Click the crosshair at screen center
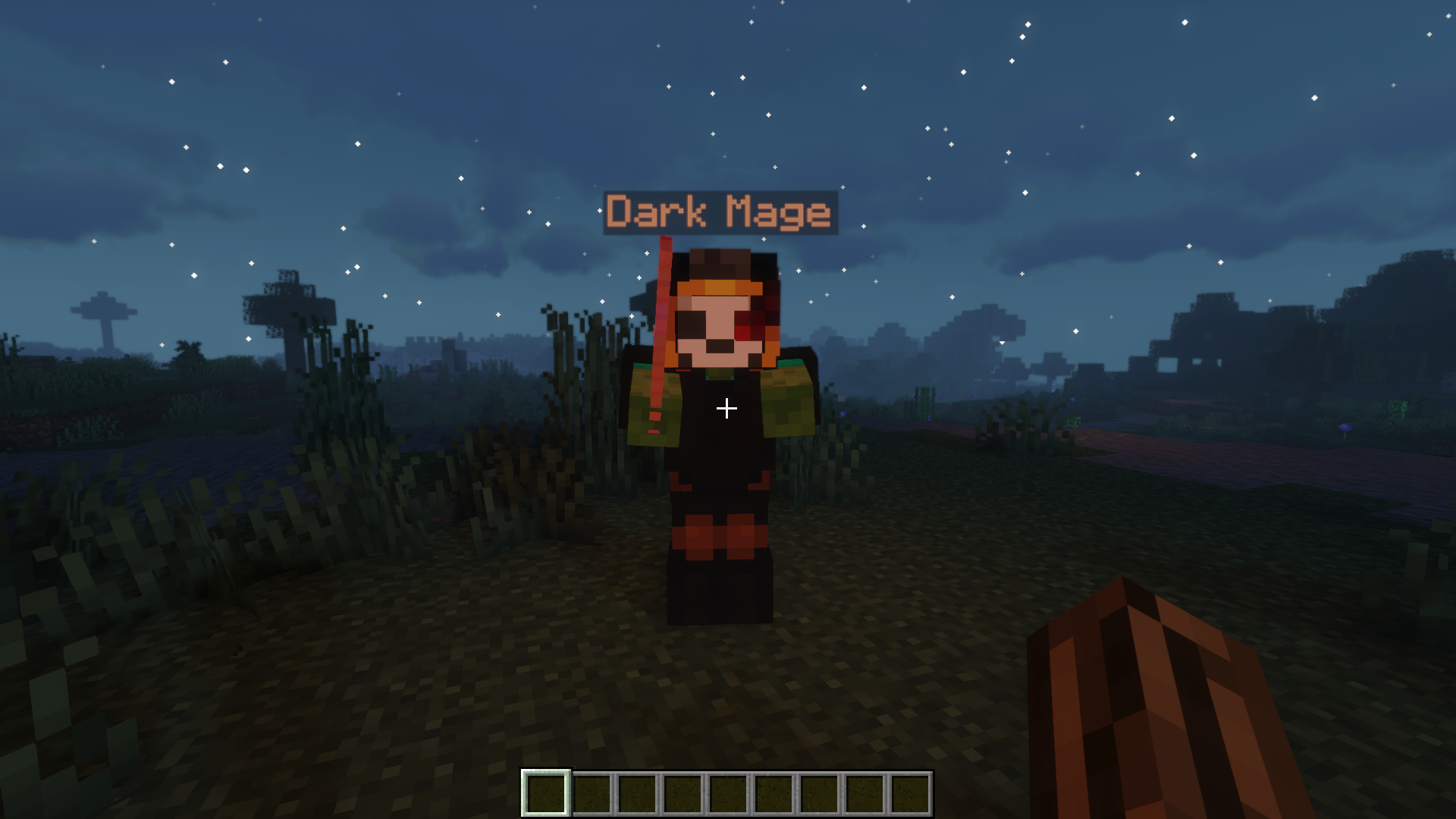 click(728, 408)
